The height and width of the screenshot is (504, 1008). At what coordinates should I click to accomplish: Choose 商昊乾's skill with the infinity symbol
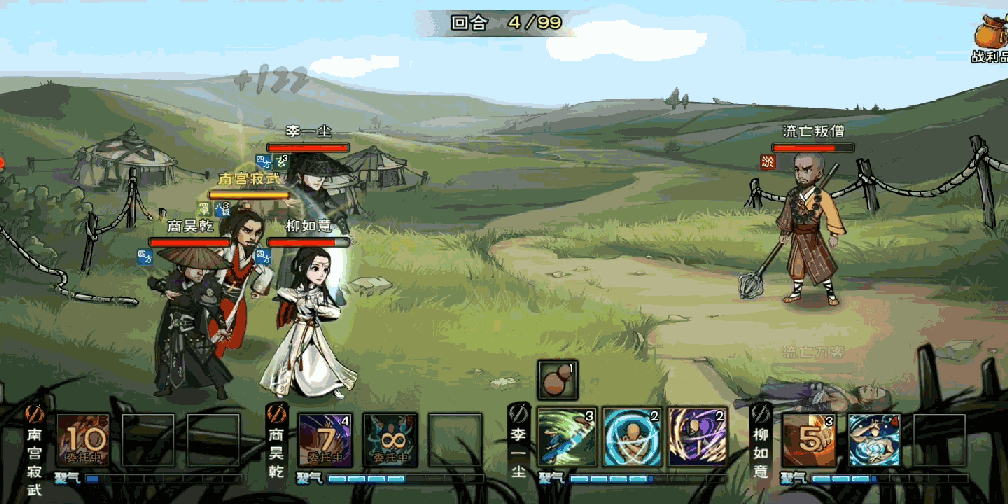tap(390, 440)
